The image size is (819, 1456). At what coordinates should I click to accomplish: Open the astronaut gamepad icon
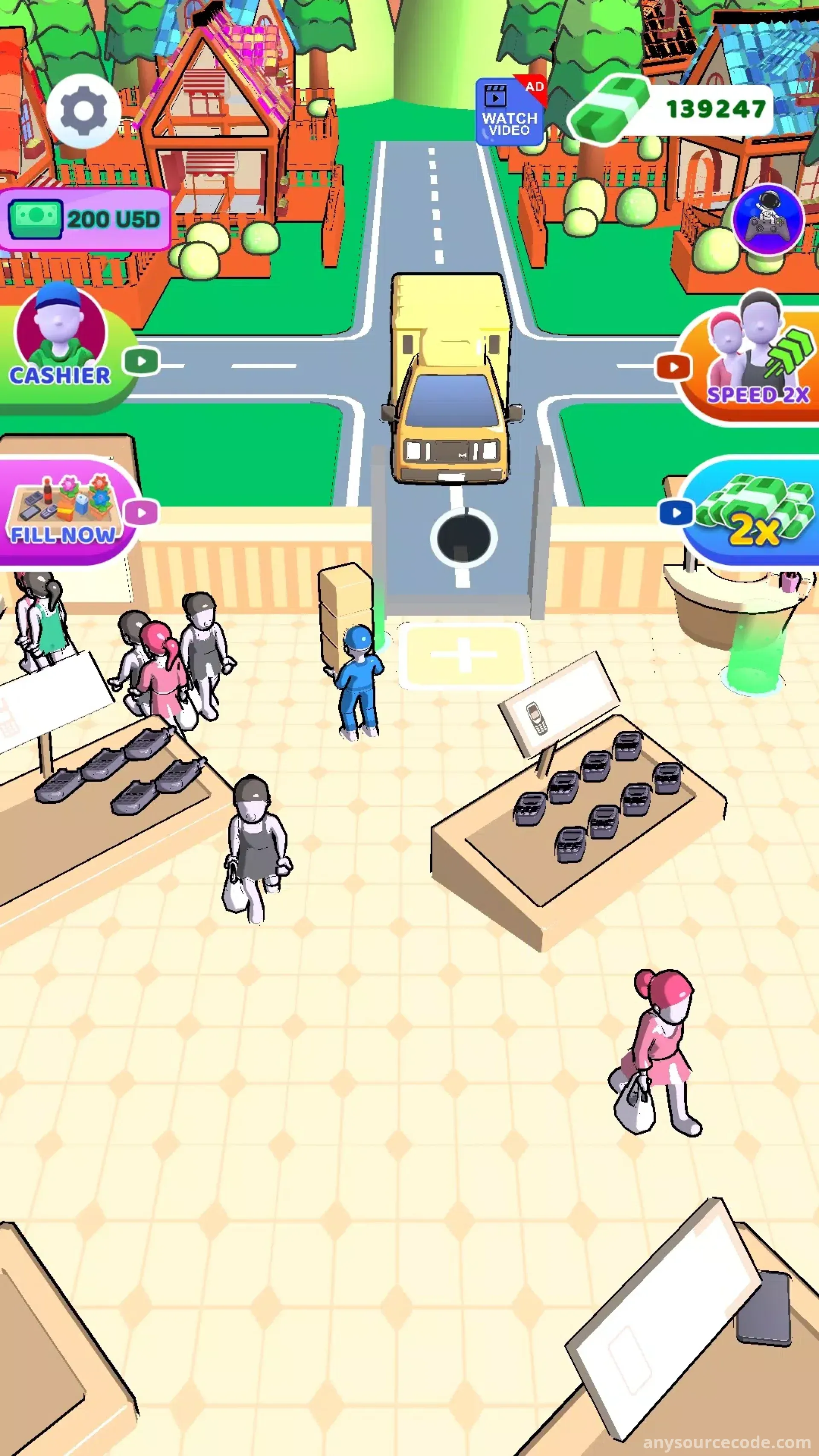tap(768, 220)
